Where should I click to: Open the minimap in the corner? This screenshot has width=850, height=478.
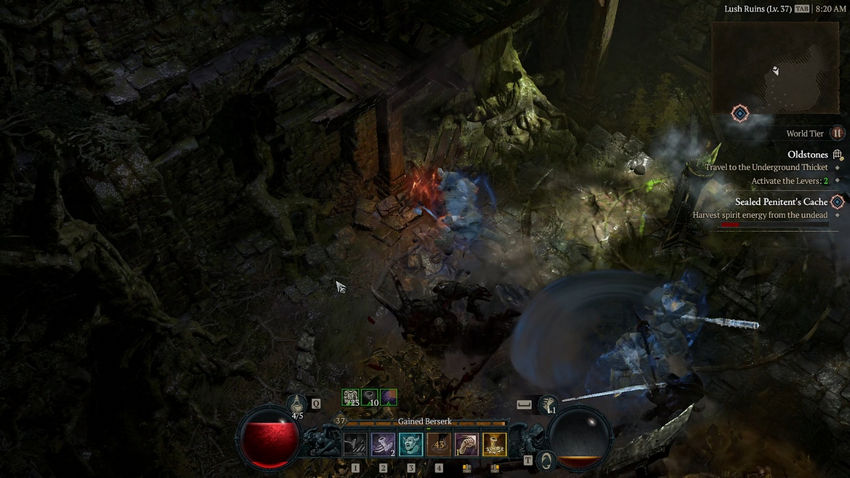pyautogui.click(x=775, y=67)
